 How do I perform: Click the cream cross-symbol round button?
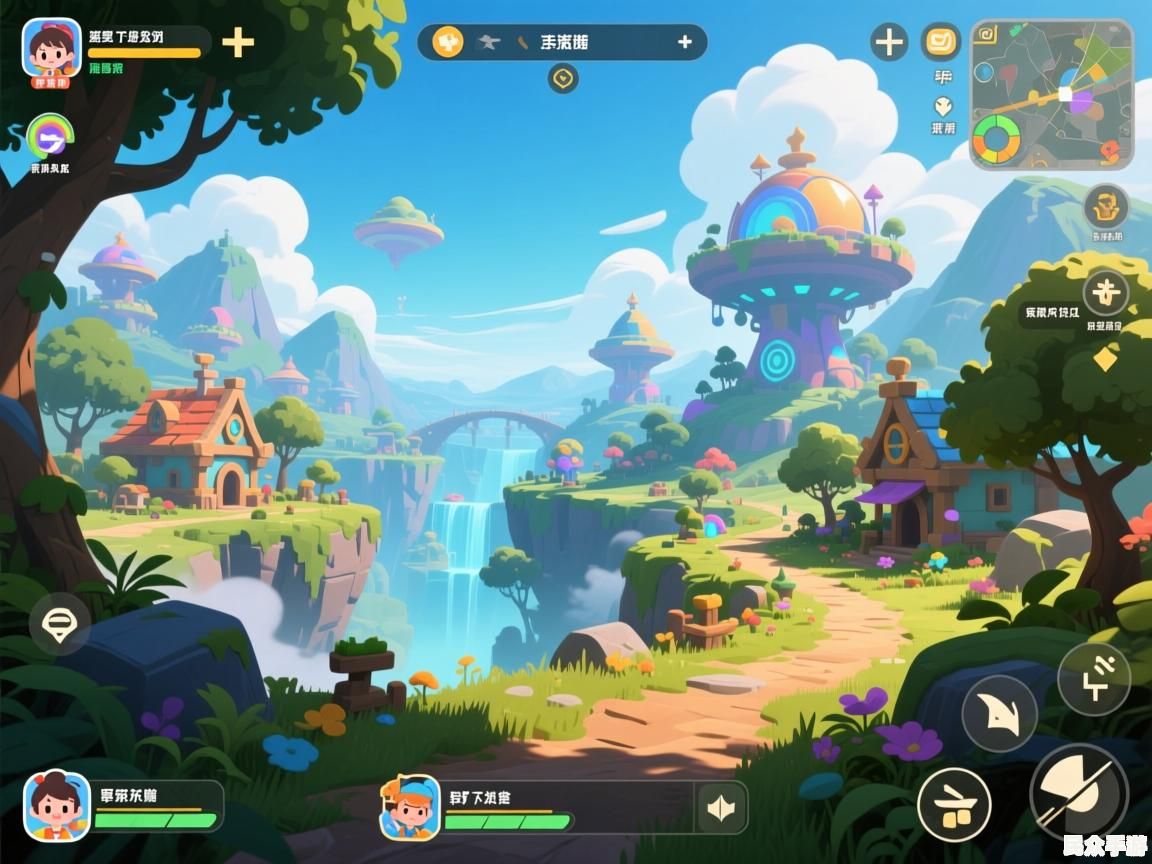coord(1105,293)
